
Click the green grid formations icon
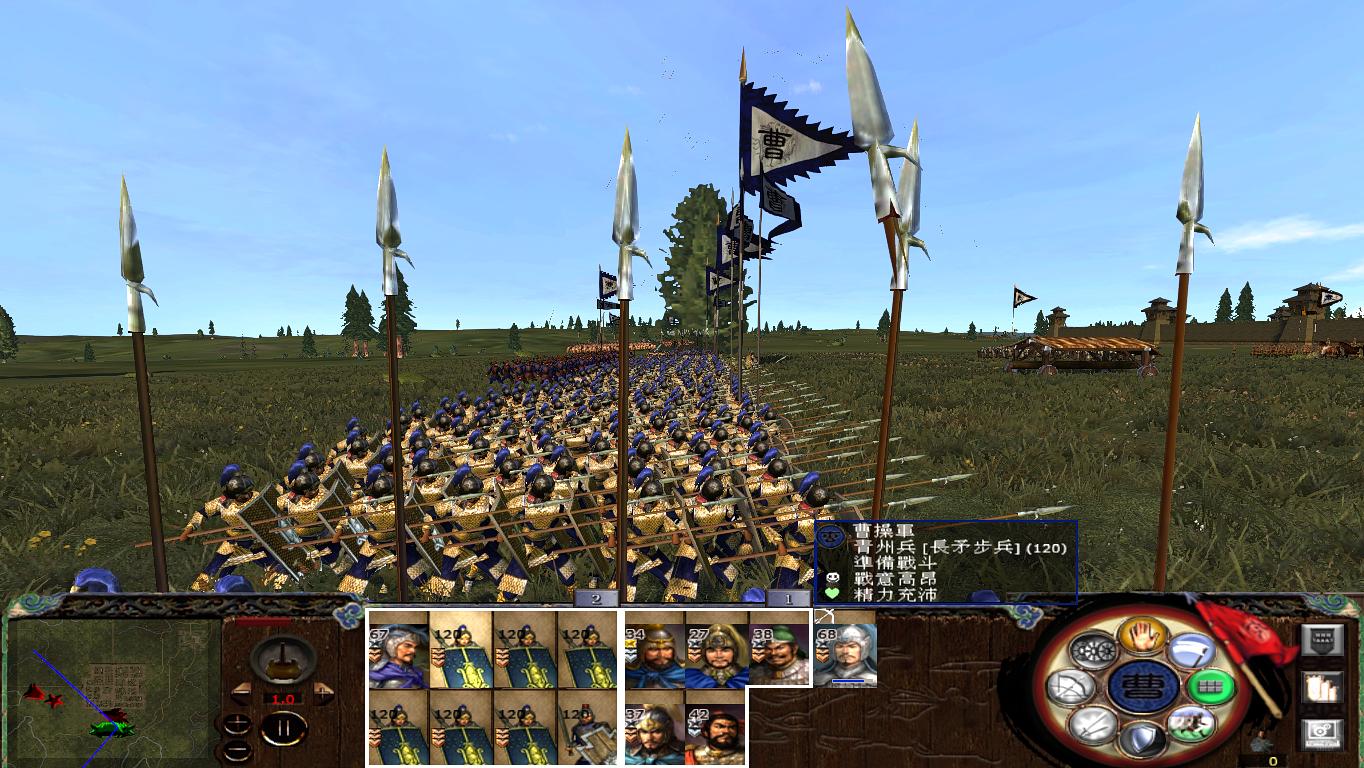[x=1209, y=686]
